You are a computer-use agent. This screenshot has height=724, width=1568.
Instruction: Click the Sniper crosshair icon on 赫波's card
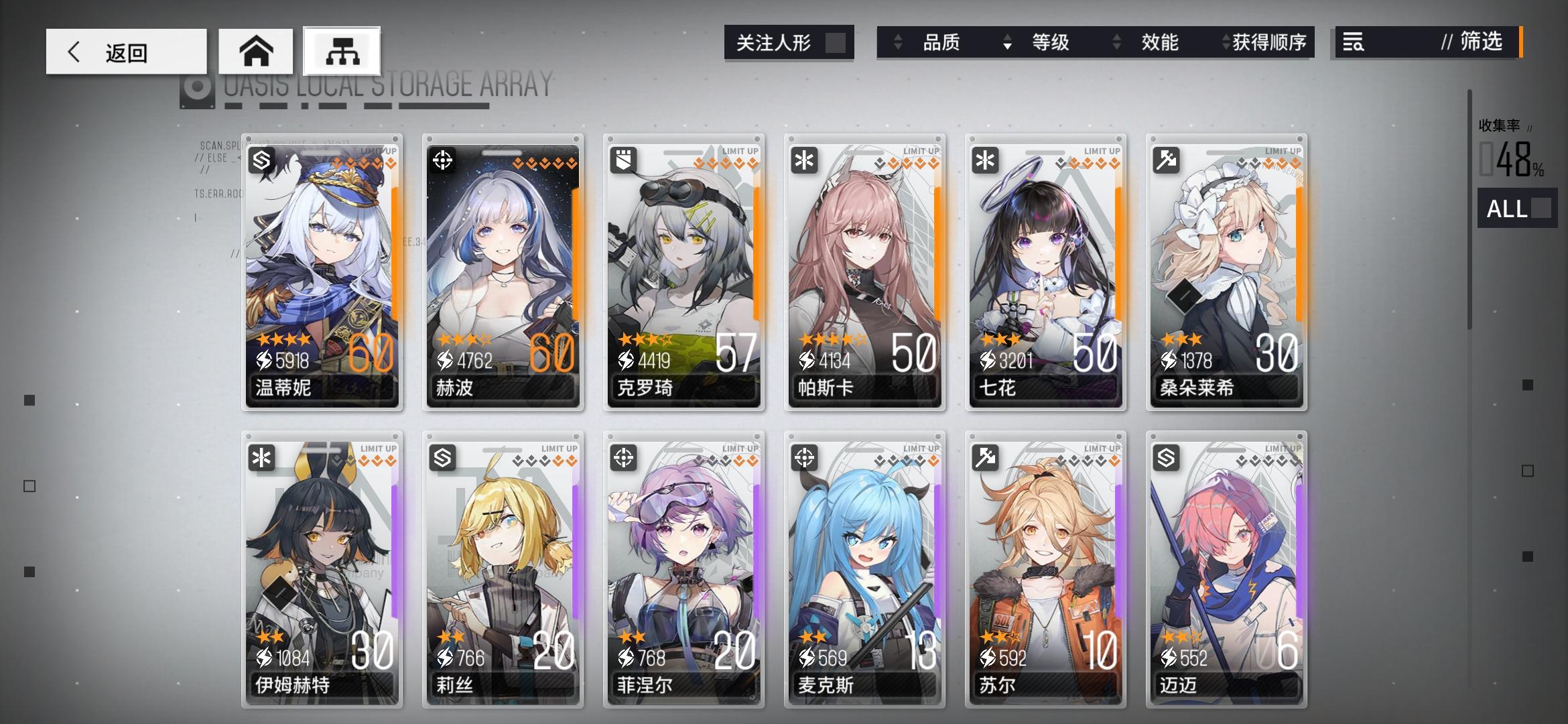pyautogui.click(x=442, y=161)
